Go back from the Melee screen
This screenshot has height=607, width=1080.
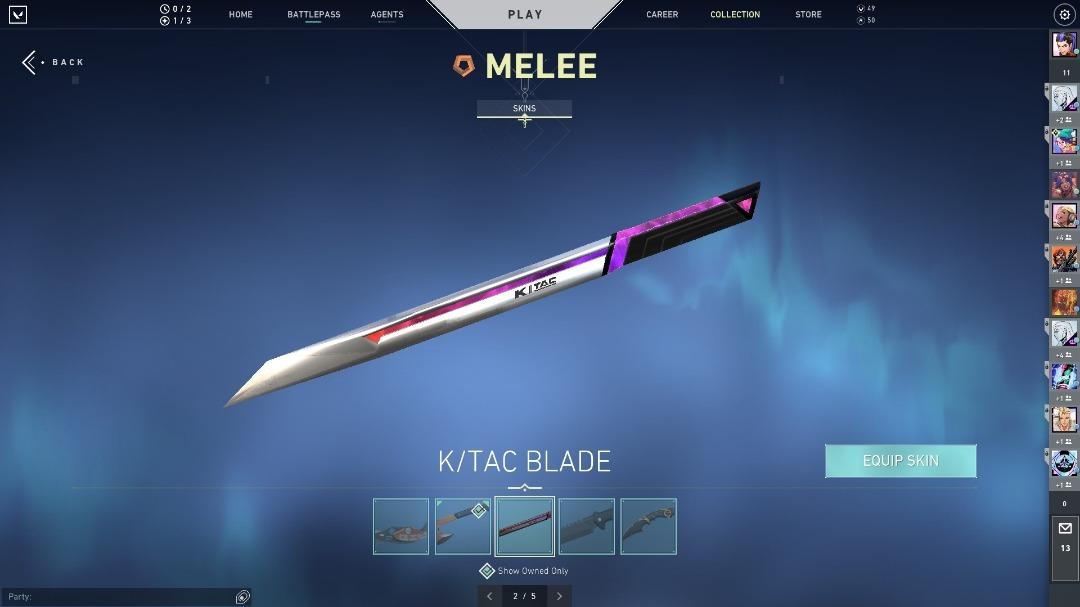coord(54,62)
